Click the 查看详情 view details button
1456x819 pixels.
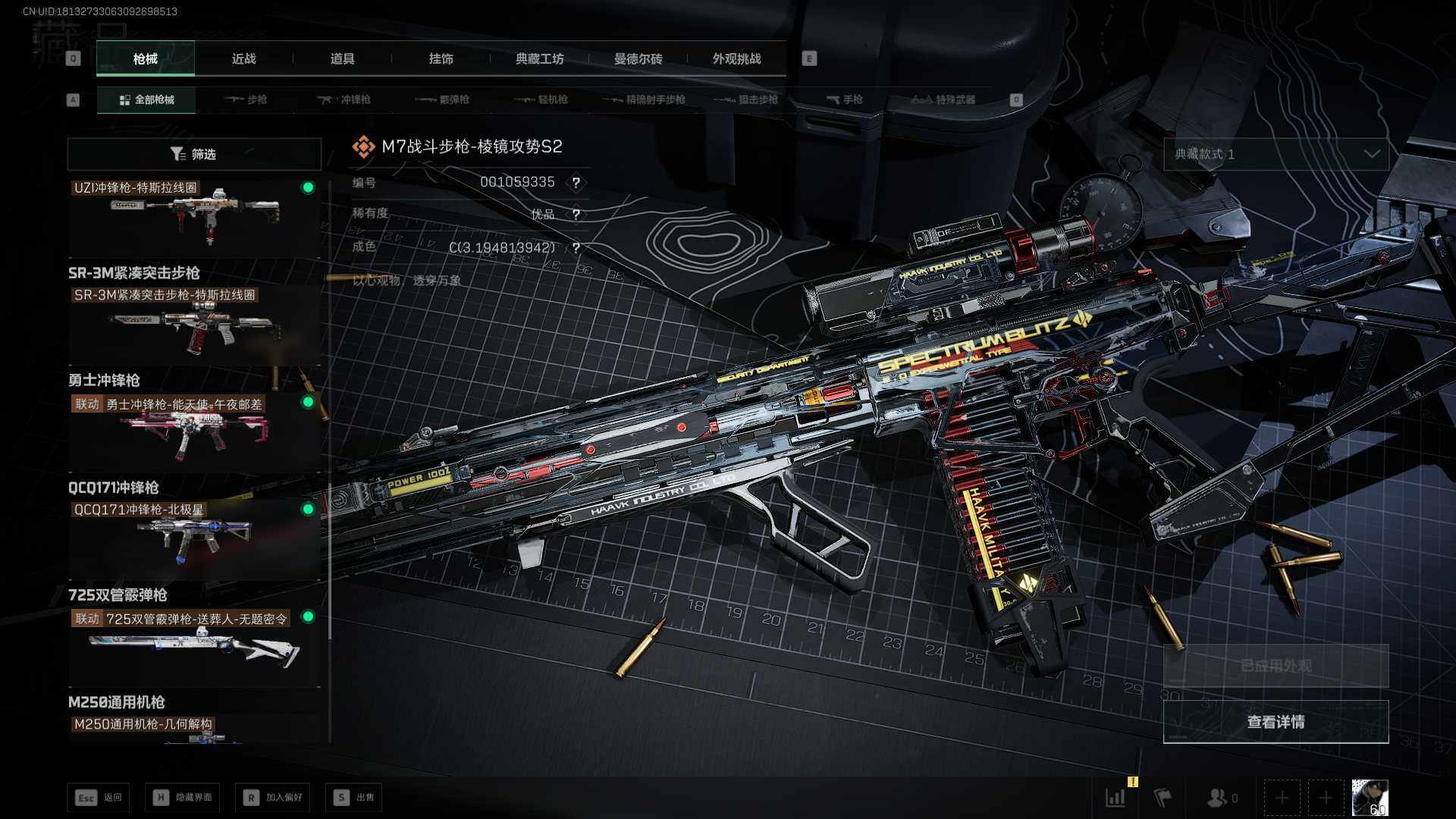pos(1276,722)
